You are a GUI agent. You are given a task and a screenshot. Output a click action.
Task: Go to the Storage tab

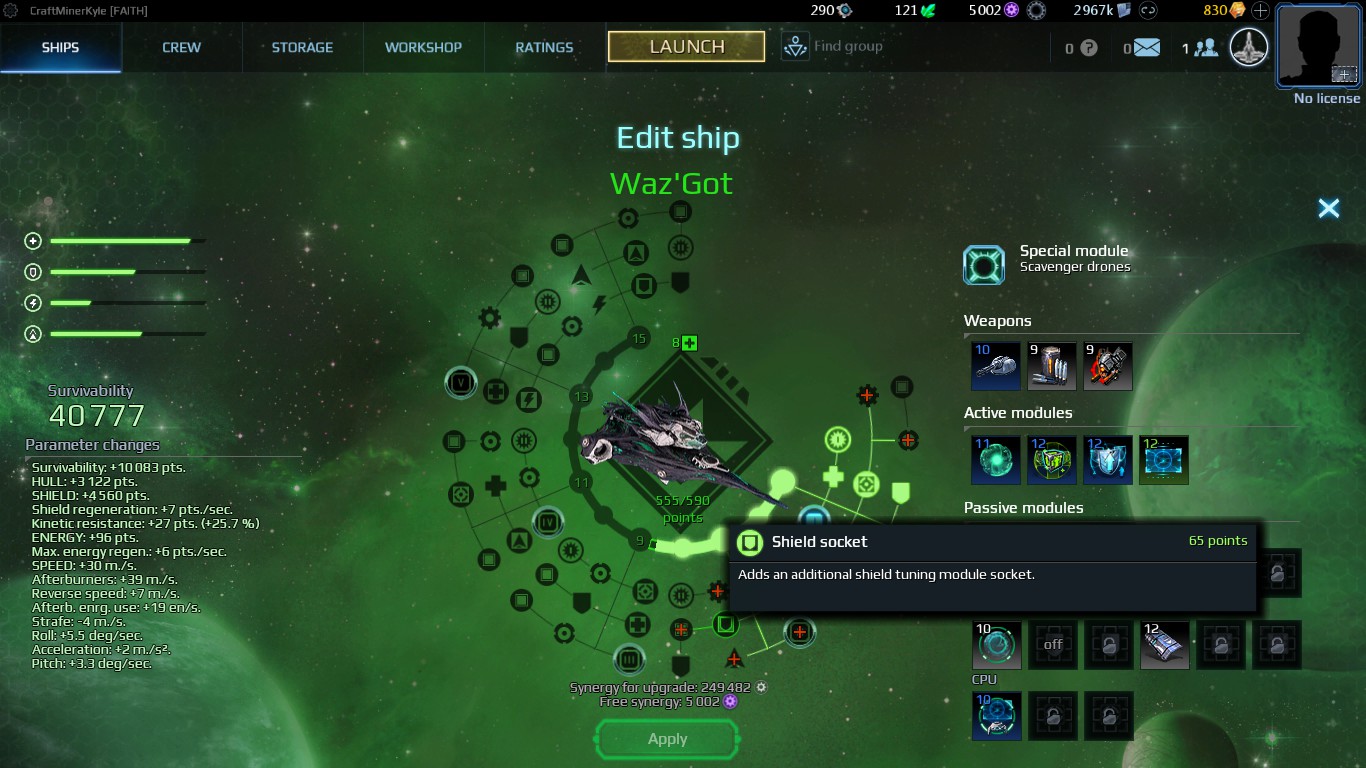tap(302, 47)
